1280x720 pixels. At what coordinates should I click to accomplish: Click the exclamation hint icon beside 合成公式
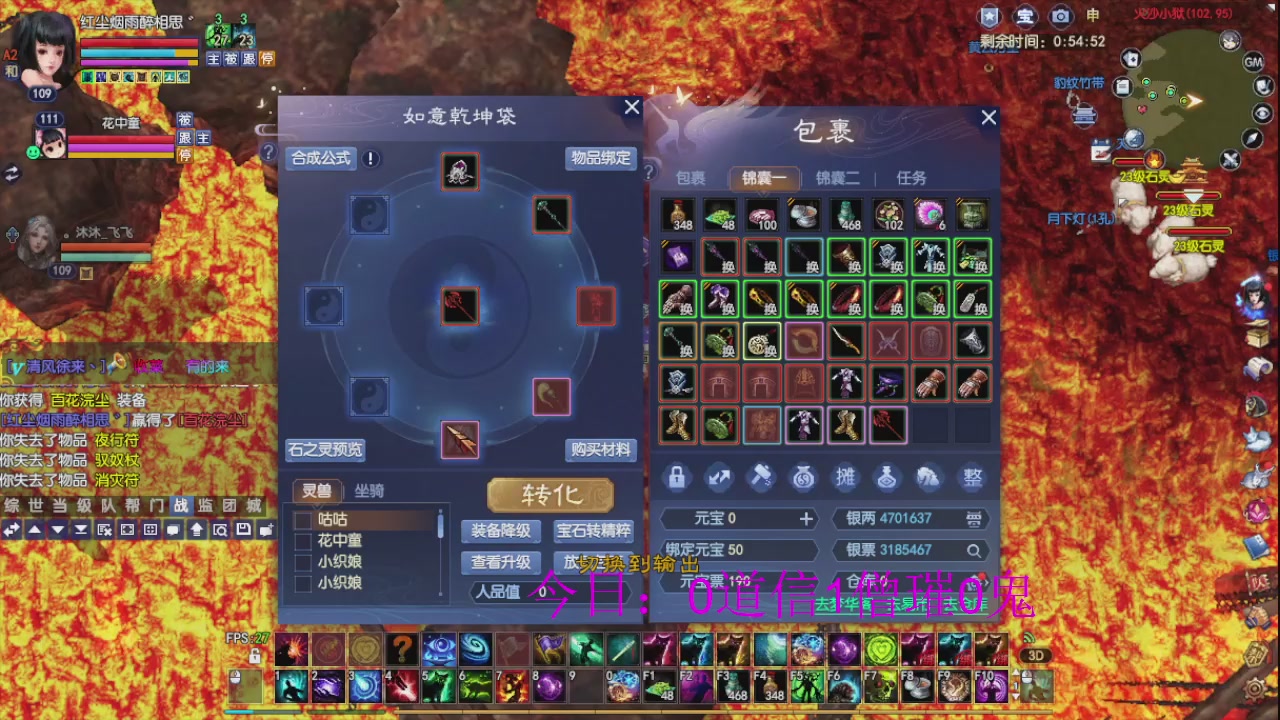tap(369, 158)
